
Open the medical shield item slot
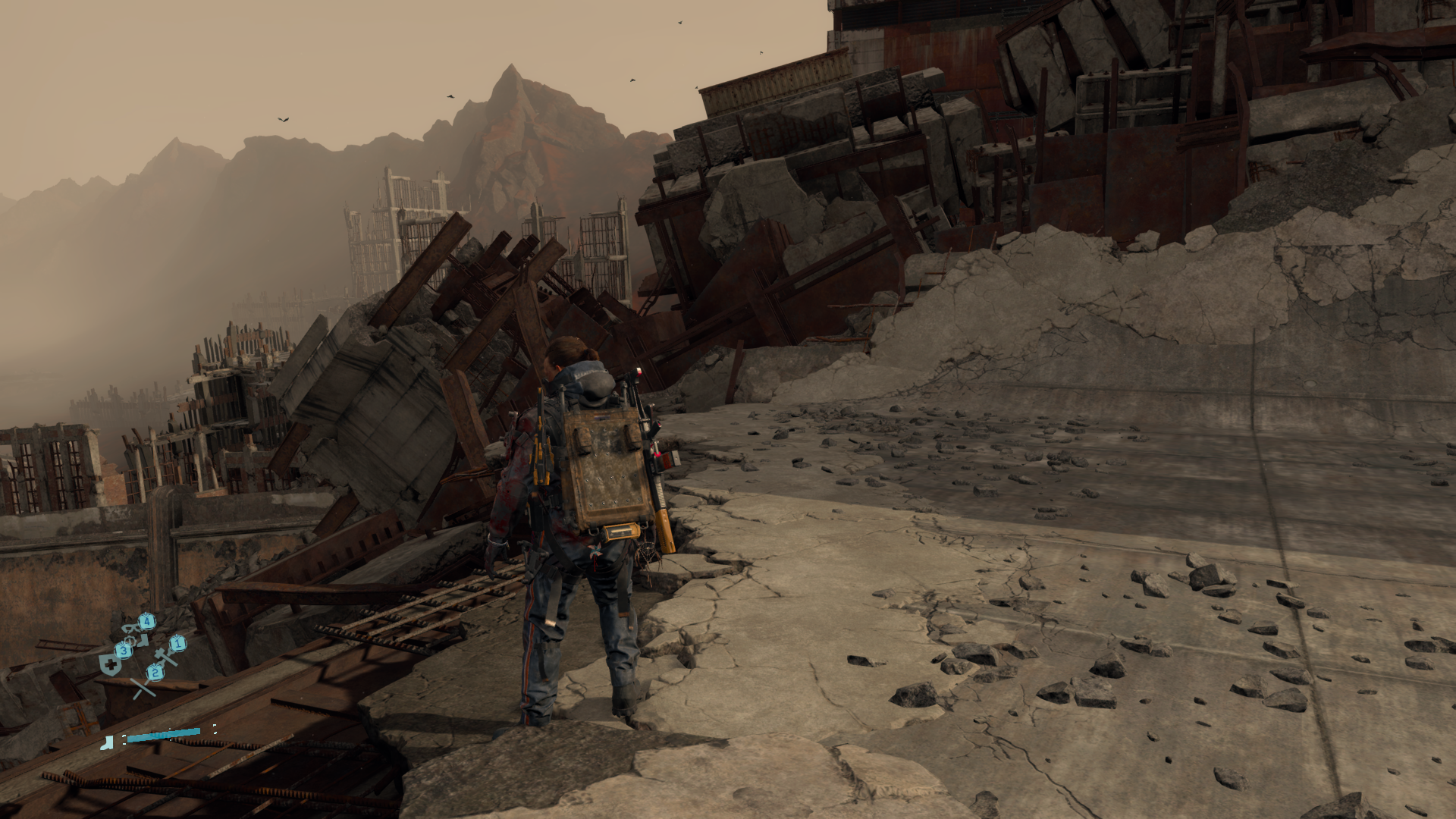pos(111,664)
